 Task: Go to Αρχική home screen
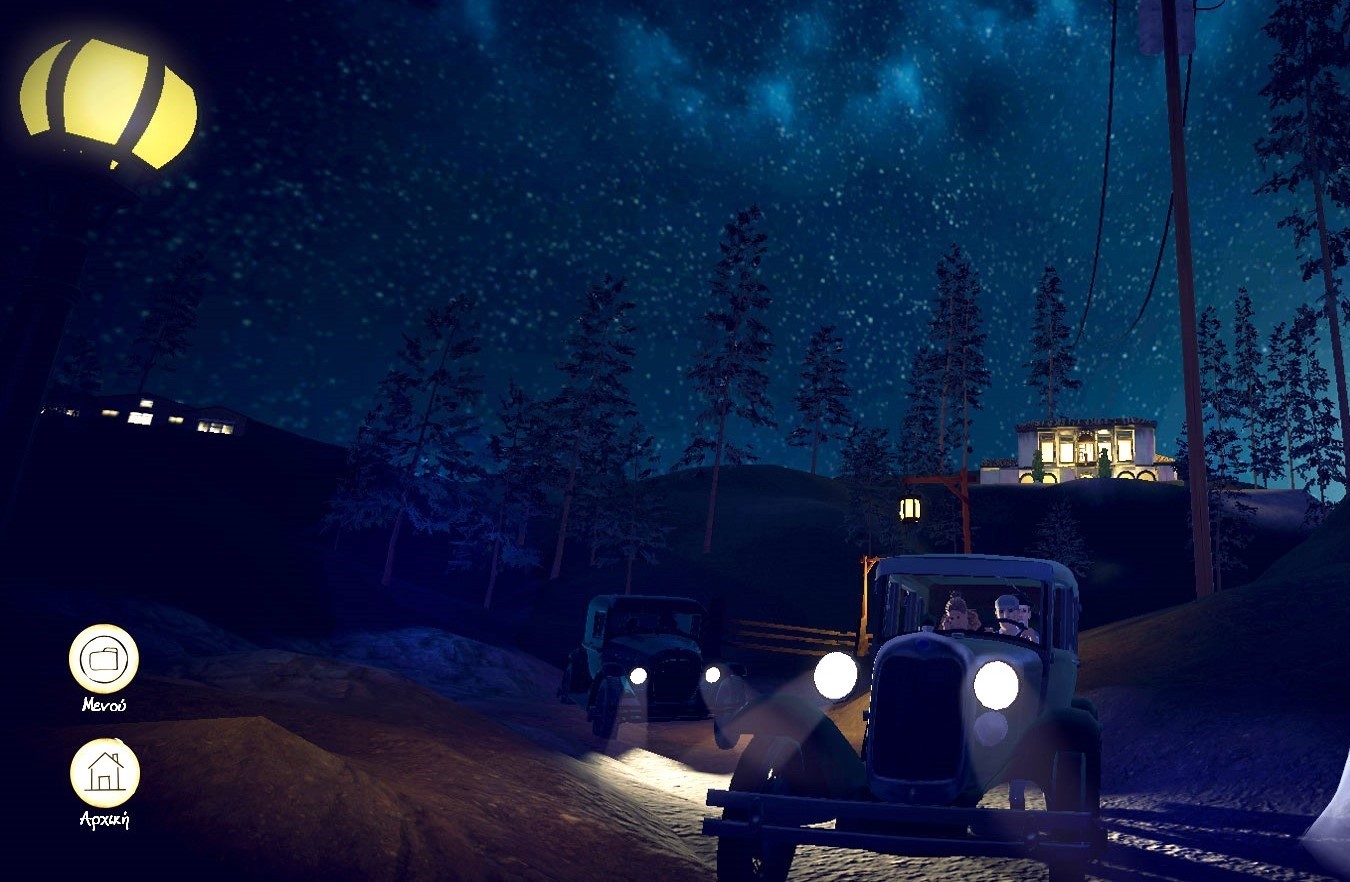point(104,772)
